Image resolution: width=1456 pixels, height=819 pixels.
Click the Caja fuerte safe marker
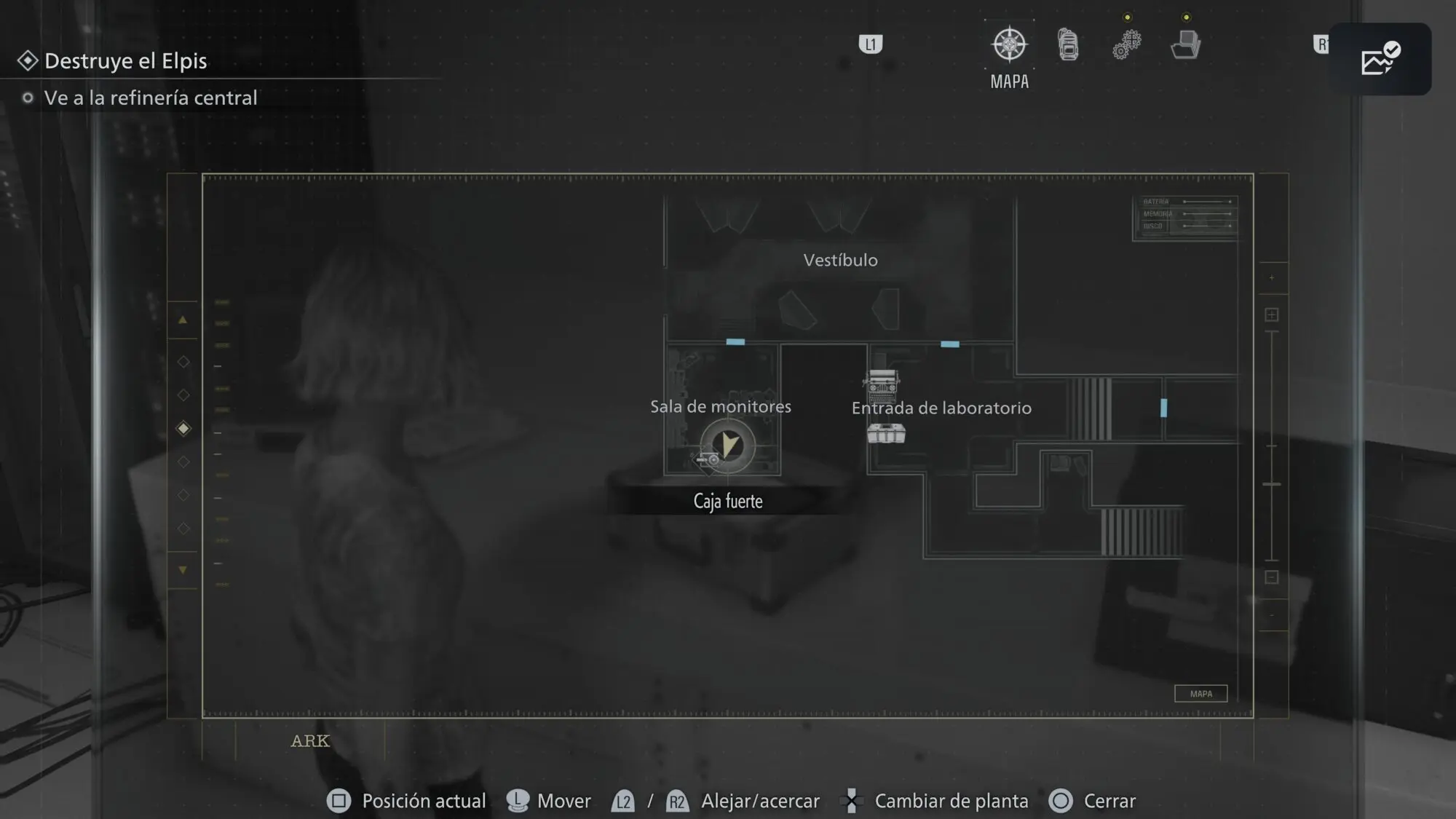(708, 459)
